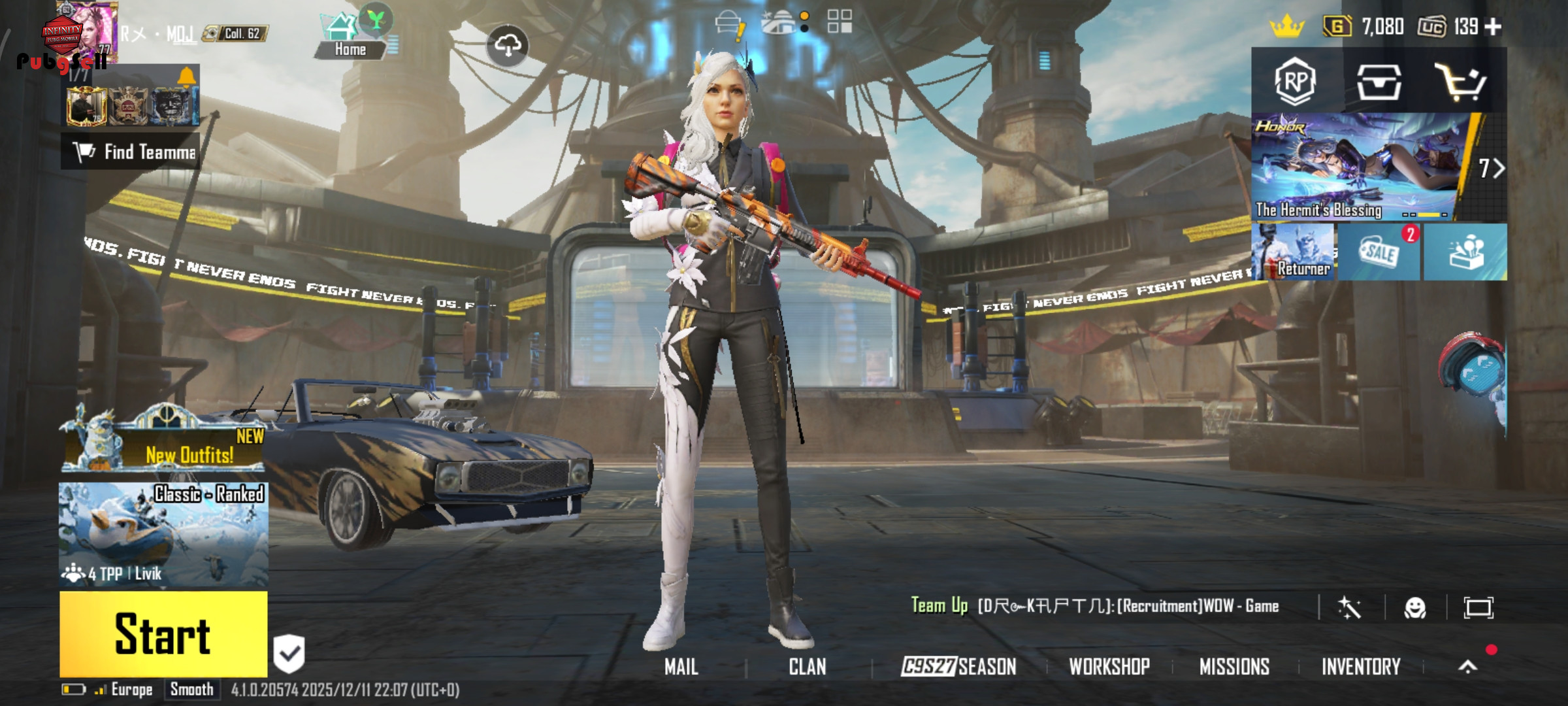The image size is (1568, 706).
Task: Go to the Home button
Action: (x=350, y=38)
